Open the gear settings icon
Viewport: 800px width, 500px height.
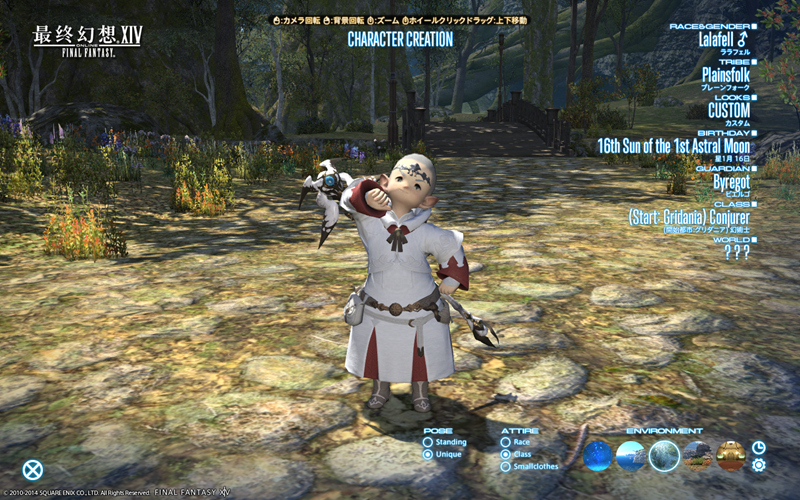759,464
